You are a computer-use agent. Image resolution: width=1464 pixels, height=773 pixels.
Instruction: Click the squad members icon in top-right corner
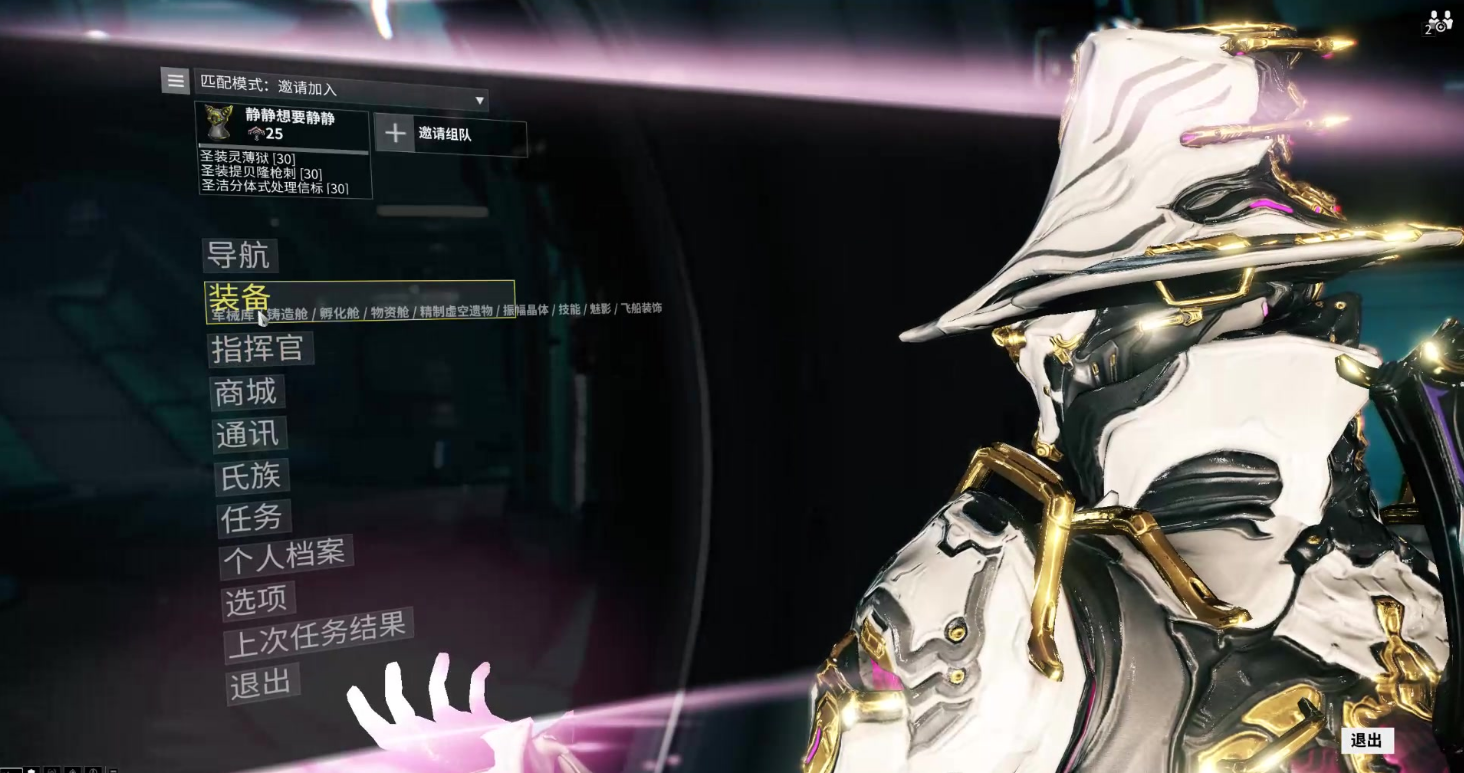coord(1438,22)
